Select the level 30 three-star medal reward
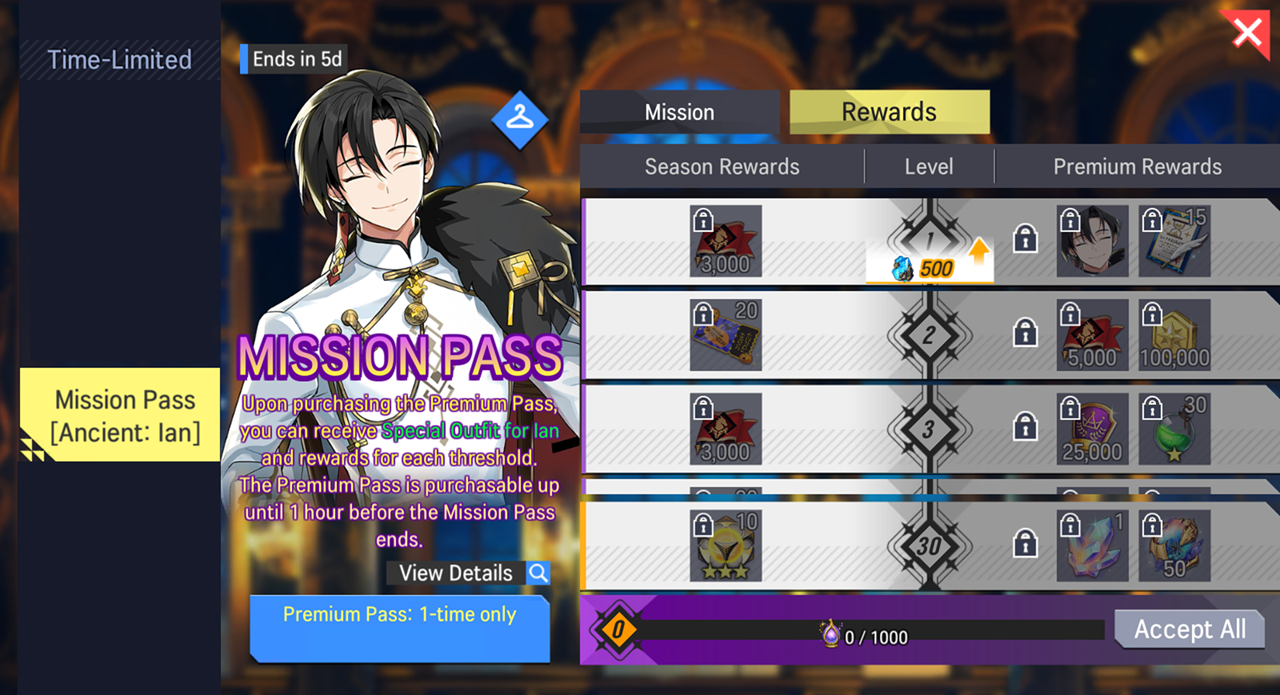1280x695 pixels. point(726,546)
